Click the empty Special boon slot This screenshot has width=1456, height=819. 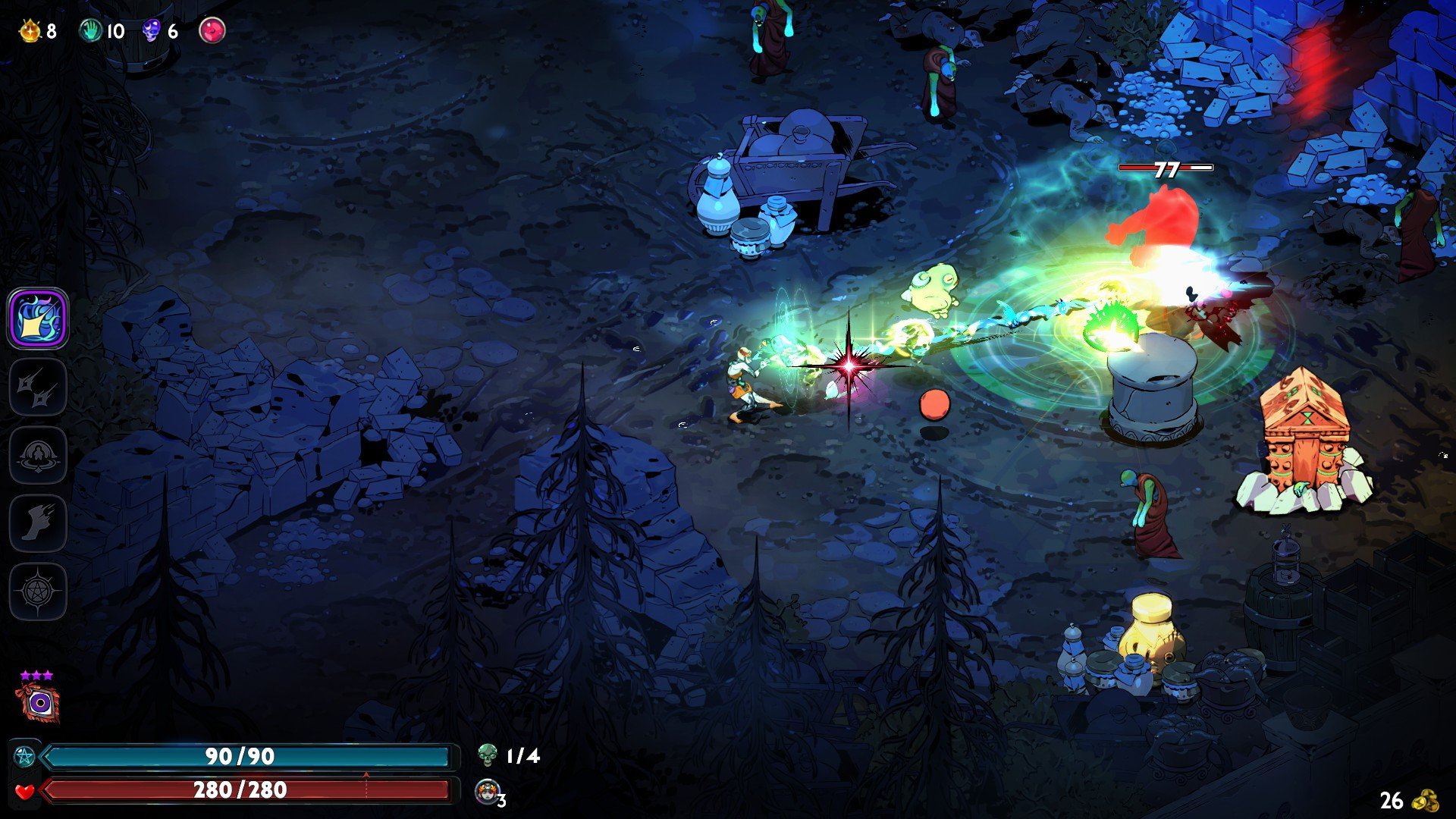[38, 388]
